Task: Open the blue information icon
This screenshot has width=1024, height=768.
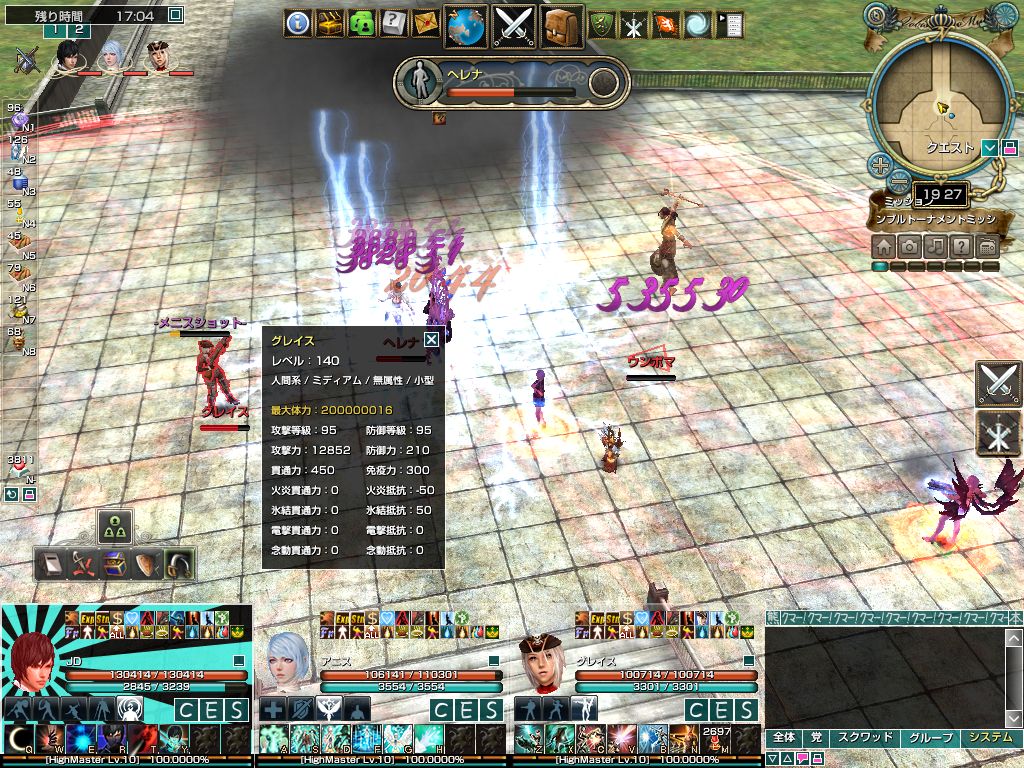Action: (x=298, y=23)
